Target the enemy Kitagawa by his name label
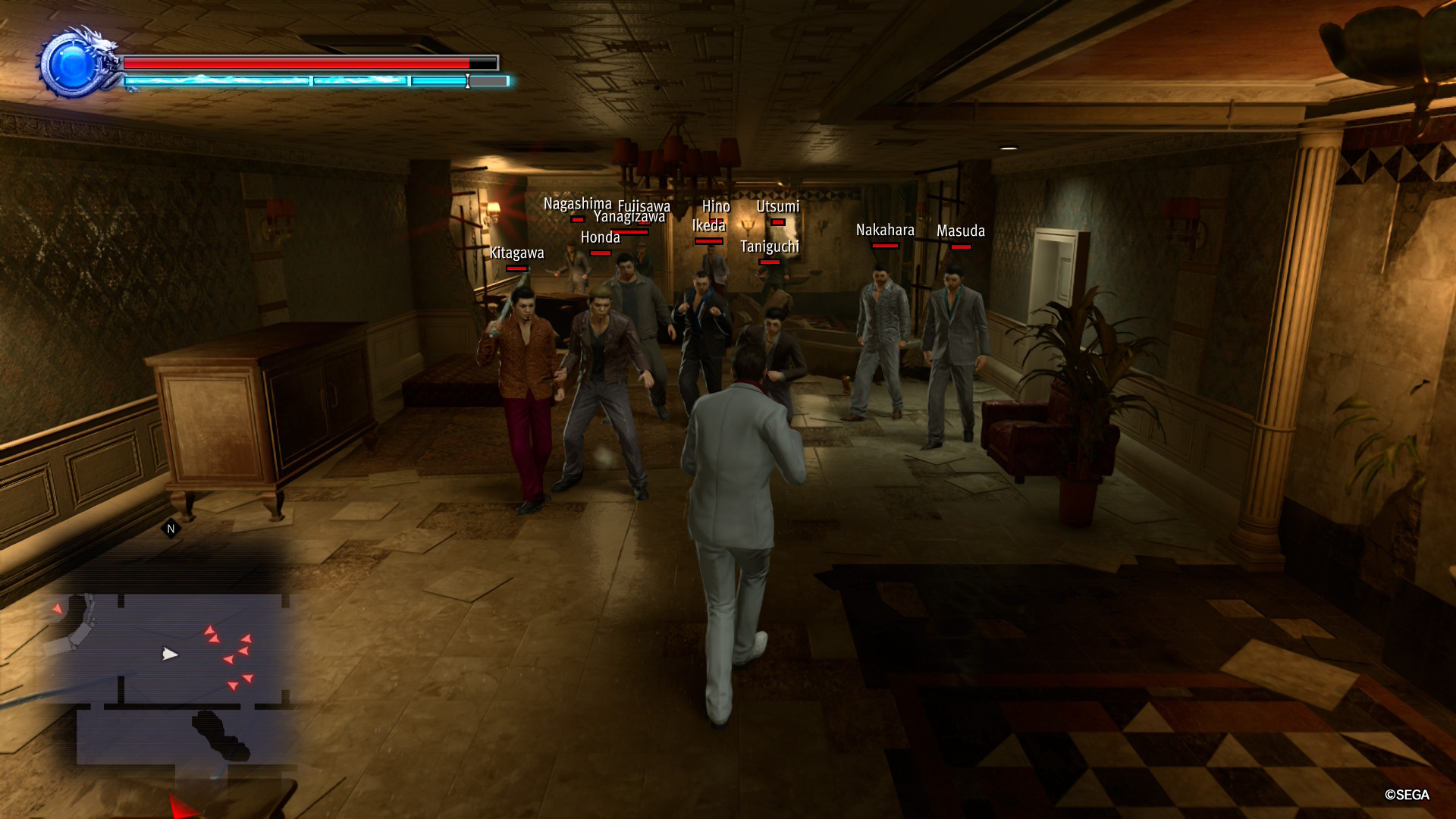 click(517, 253)
